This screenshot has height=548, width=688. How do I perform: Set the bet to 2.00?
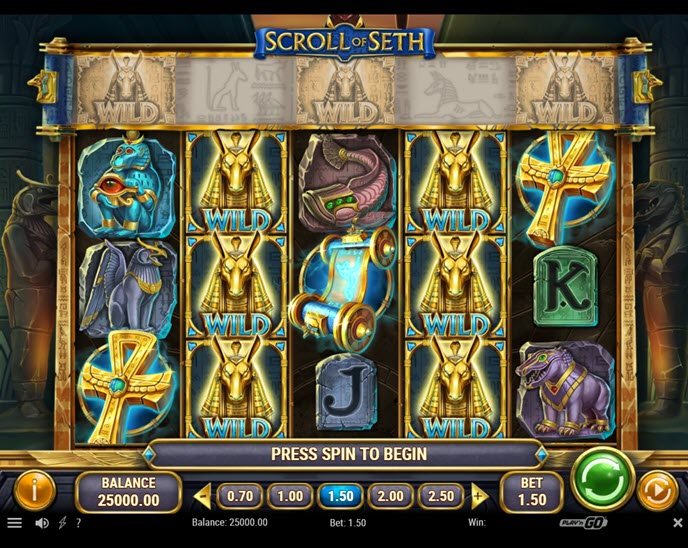[x=390, y=495]
